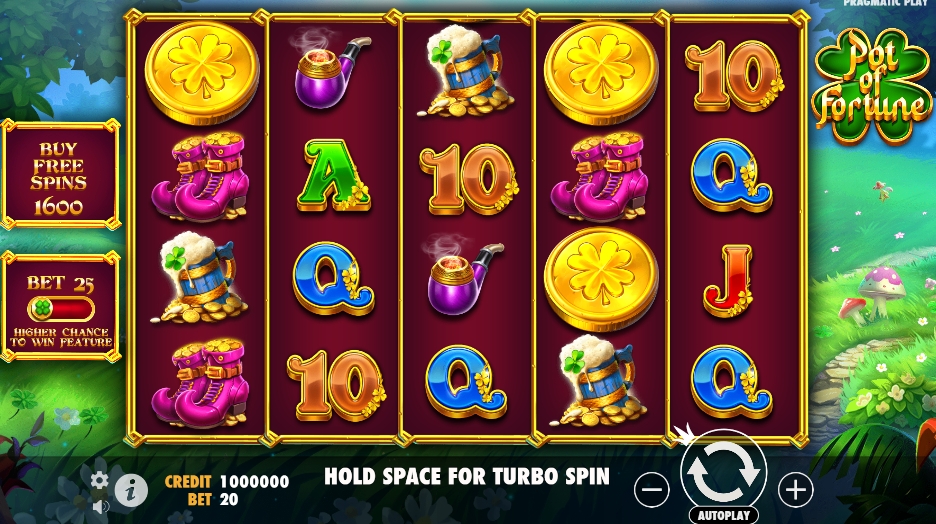
Task: Open the gear settings menu
Action: 100,481
